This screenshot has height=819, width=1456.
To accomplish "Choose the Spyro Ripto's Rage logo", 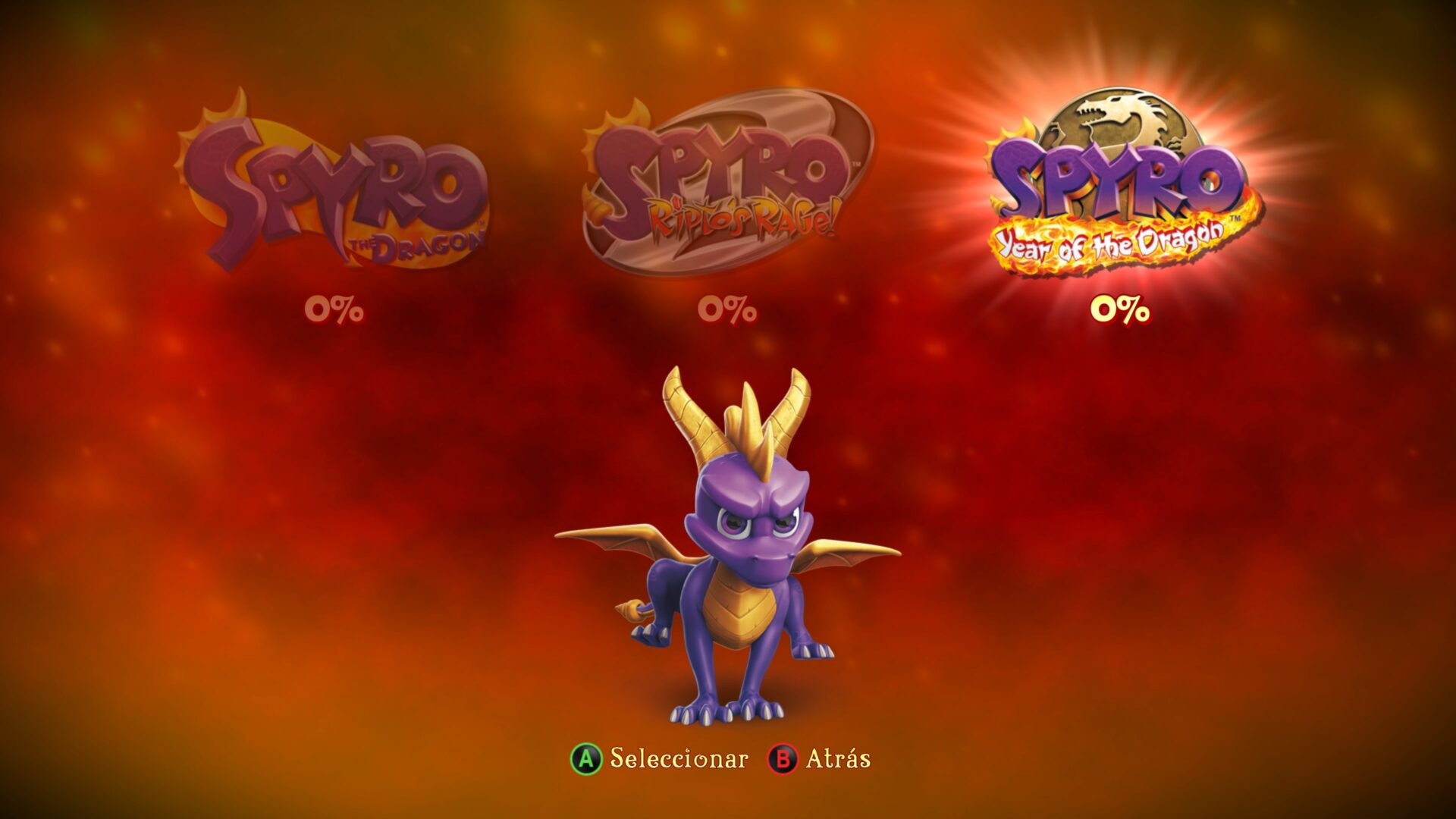I will [x=727, y=186].
